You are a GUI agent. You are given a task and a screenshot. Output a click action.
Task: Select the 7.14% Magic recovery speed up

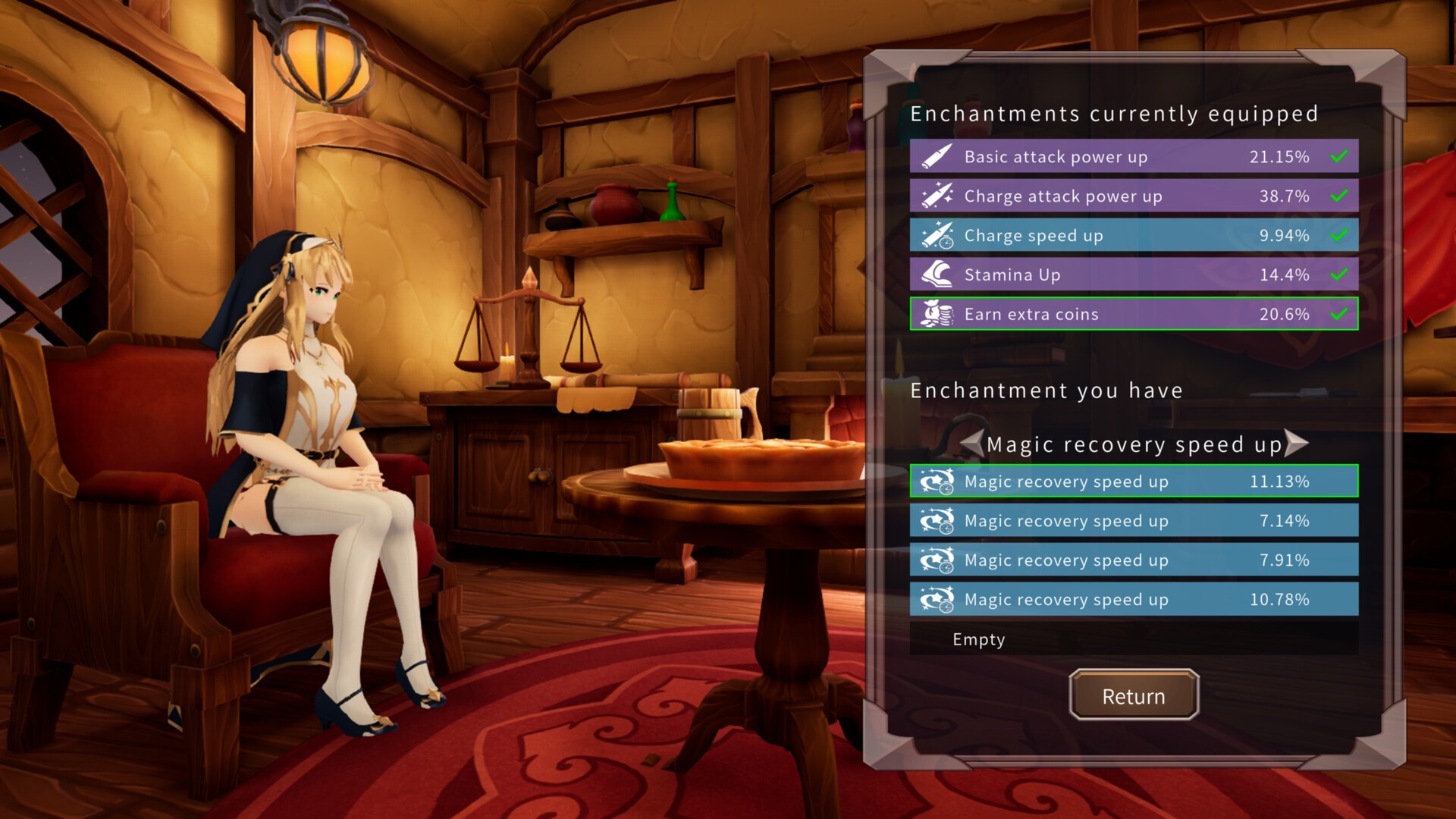point(1133,521)
